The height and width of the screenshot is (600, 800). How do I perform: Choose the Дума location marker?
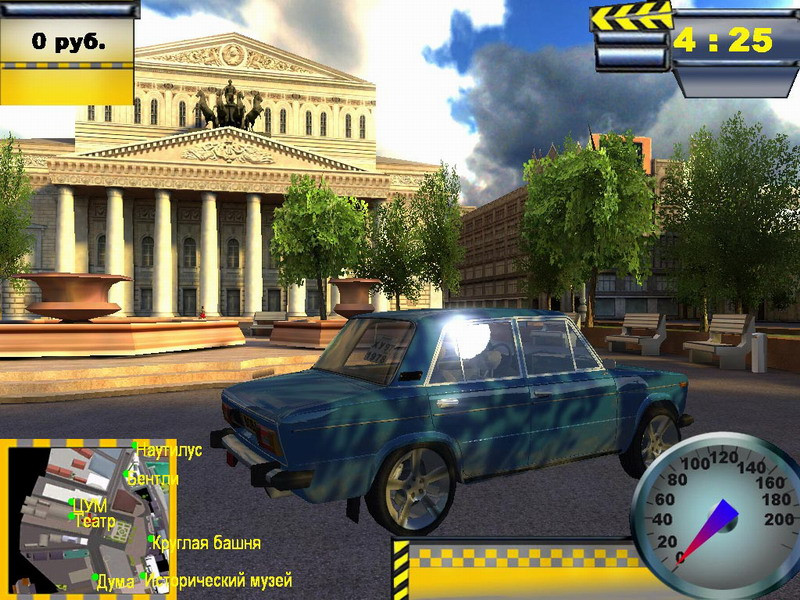point(96,577)
